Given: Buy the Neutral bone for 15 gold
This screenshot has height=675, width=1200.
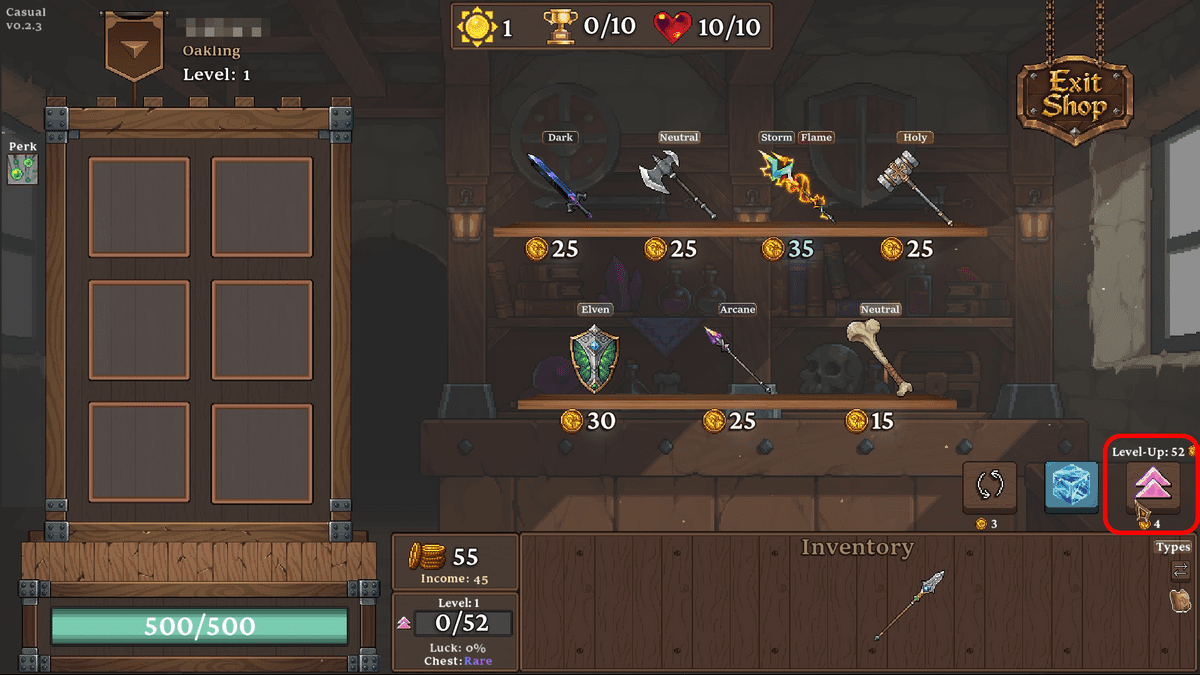Looking at the screenshot, I should 879,357.
